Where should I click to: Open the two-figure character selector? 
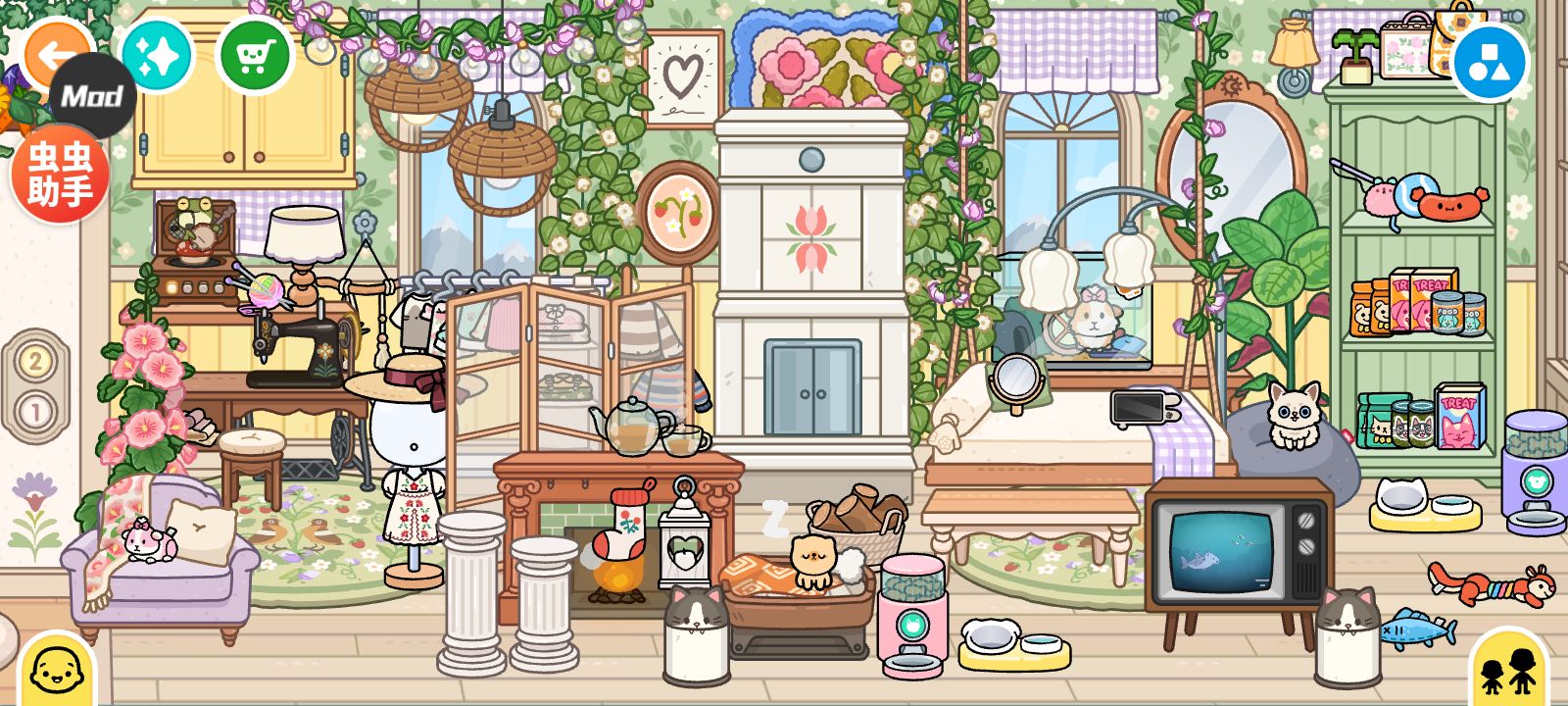1509,672
